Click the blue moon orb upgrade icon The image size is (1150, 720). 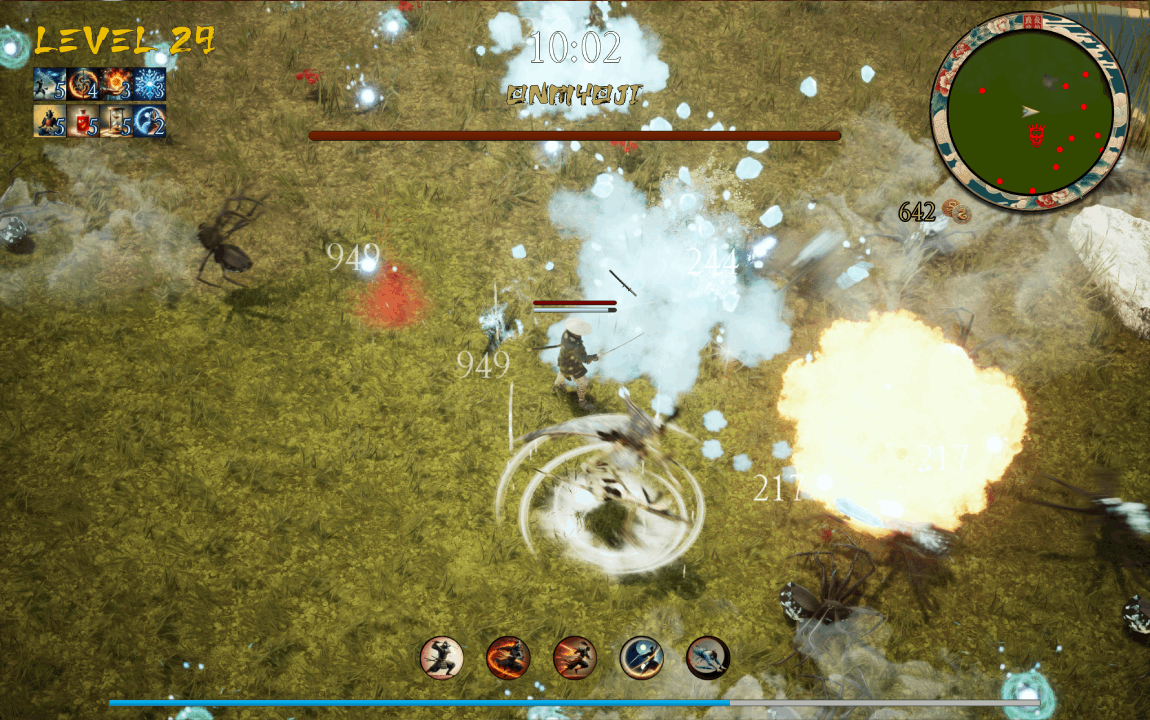point(149,120)
